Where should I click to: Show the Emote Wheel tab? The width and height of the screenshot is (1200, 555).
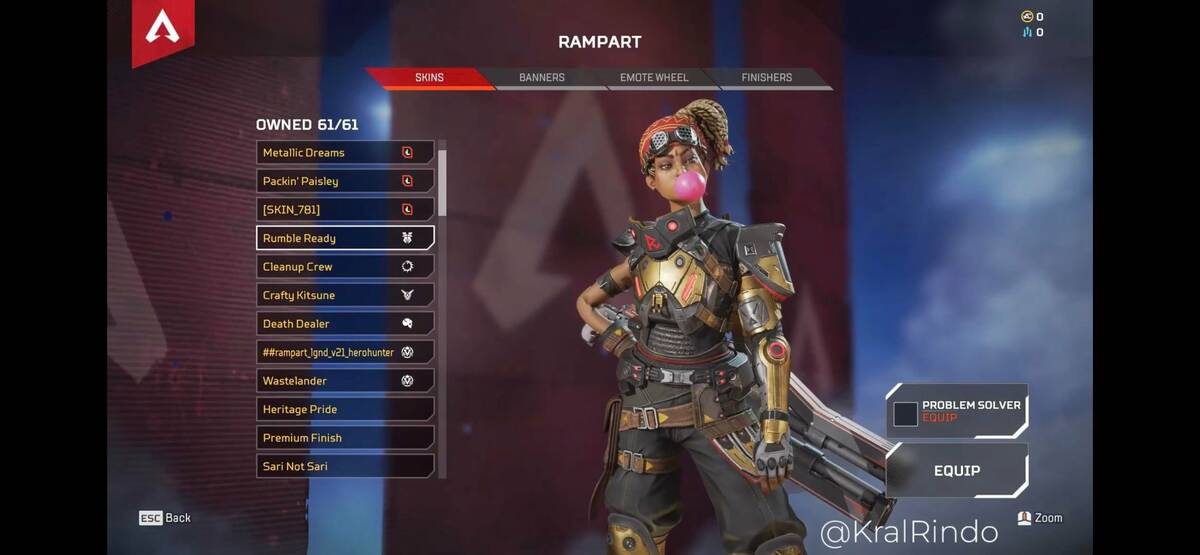653,78
